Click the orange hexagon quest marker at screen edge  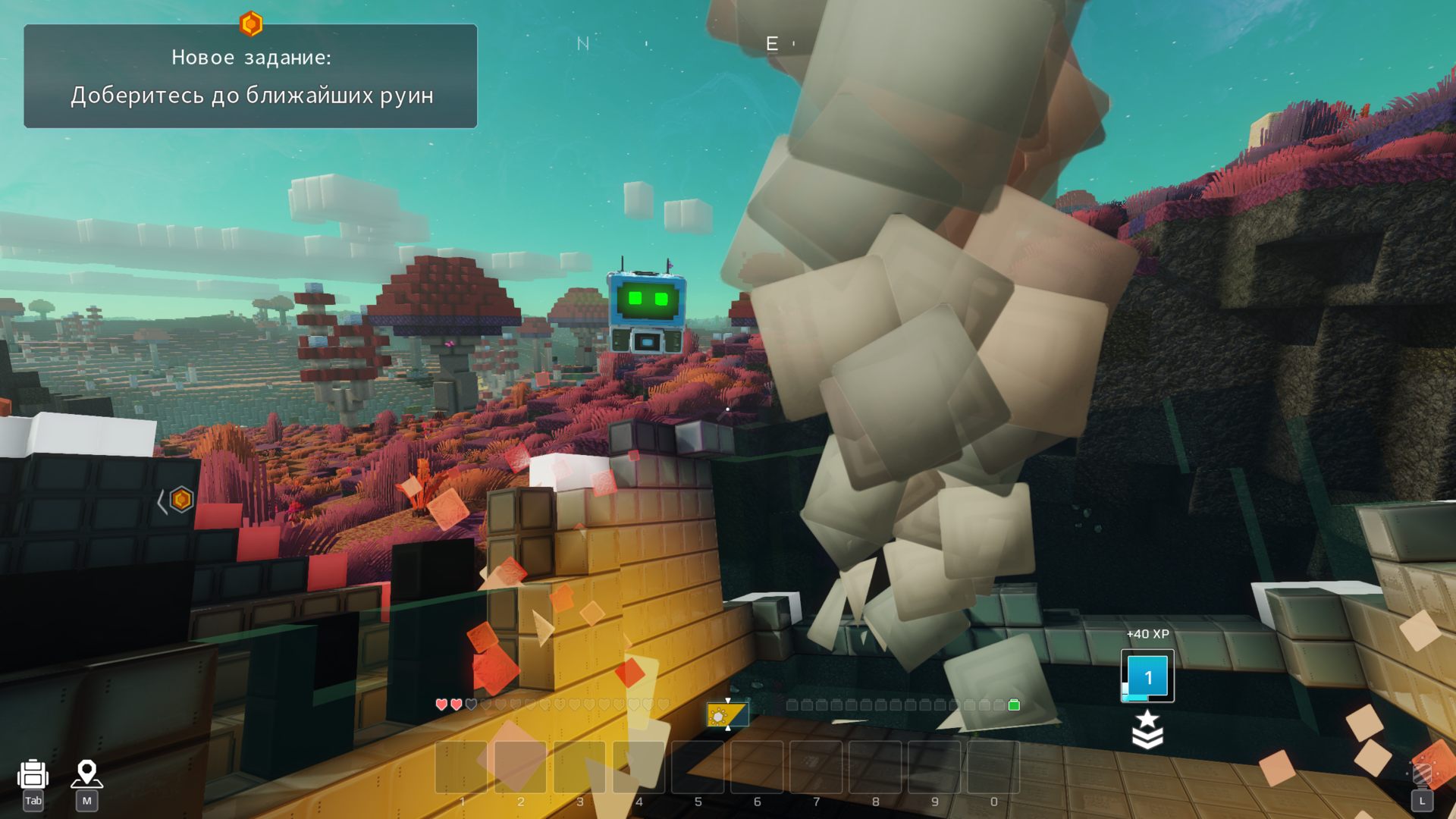point(181,500)
